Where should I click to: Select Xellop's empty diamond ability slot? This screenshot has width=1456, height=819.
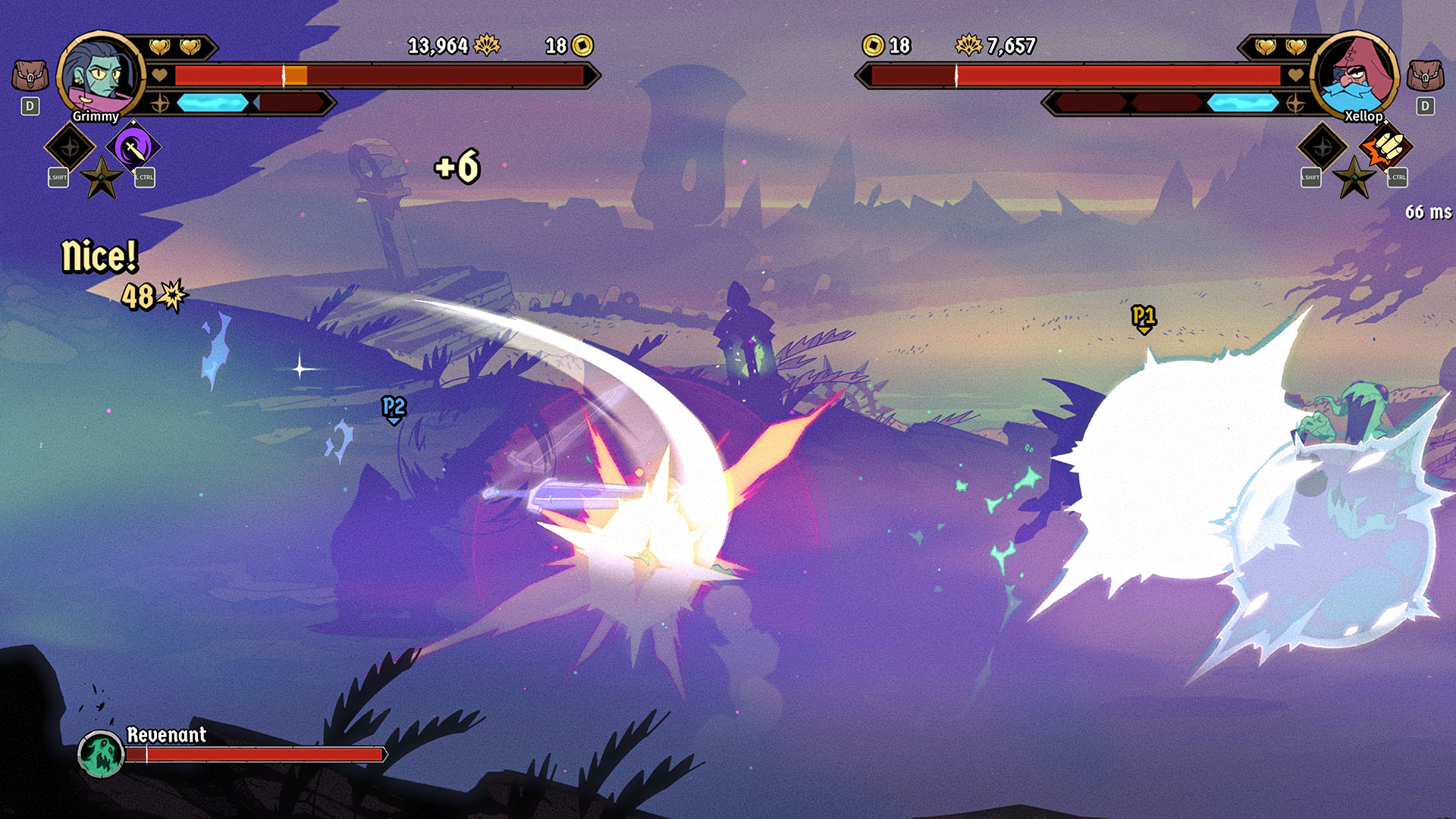1323,147
